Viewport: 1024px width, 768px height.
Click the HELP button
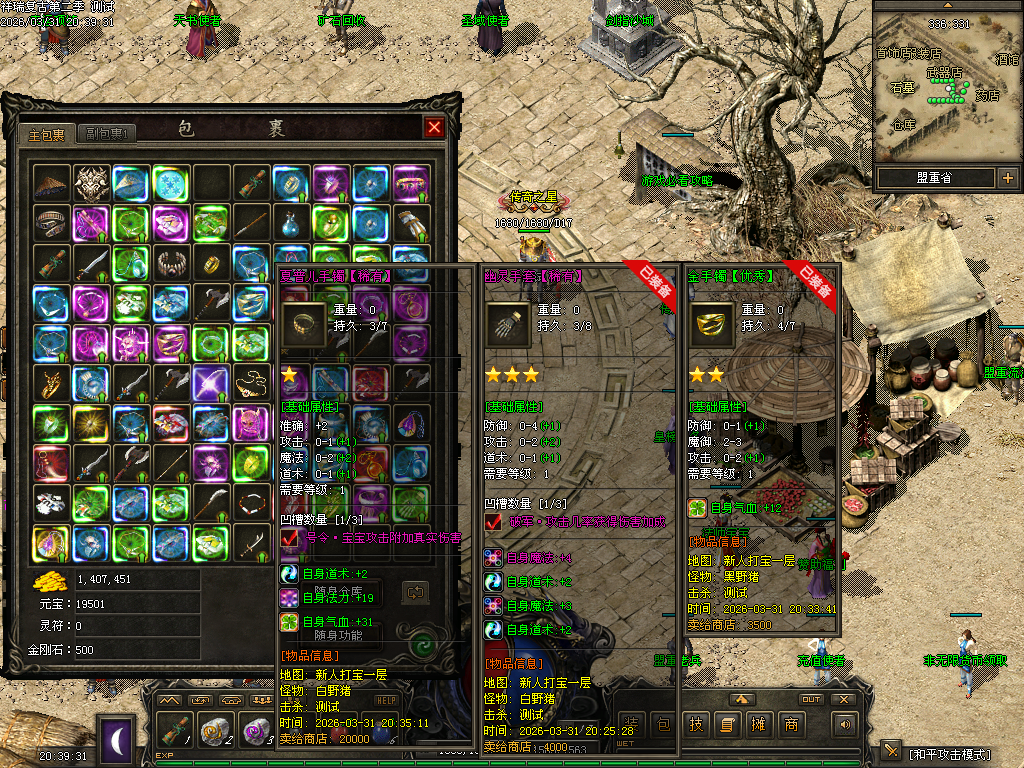click(x=386, y=700)
